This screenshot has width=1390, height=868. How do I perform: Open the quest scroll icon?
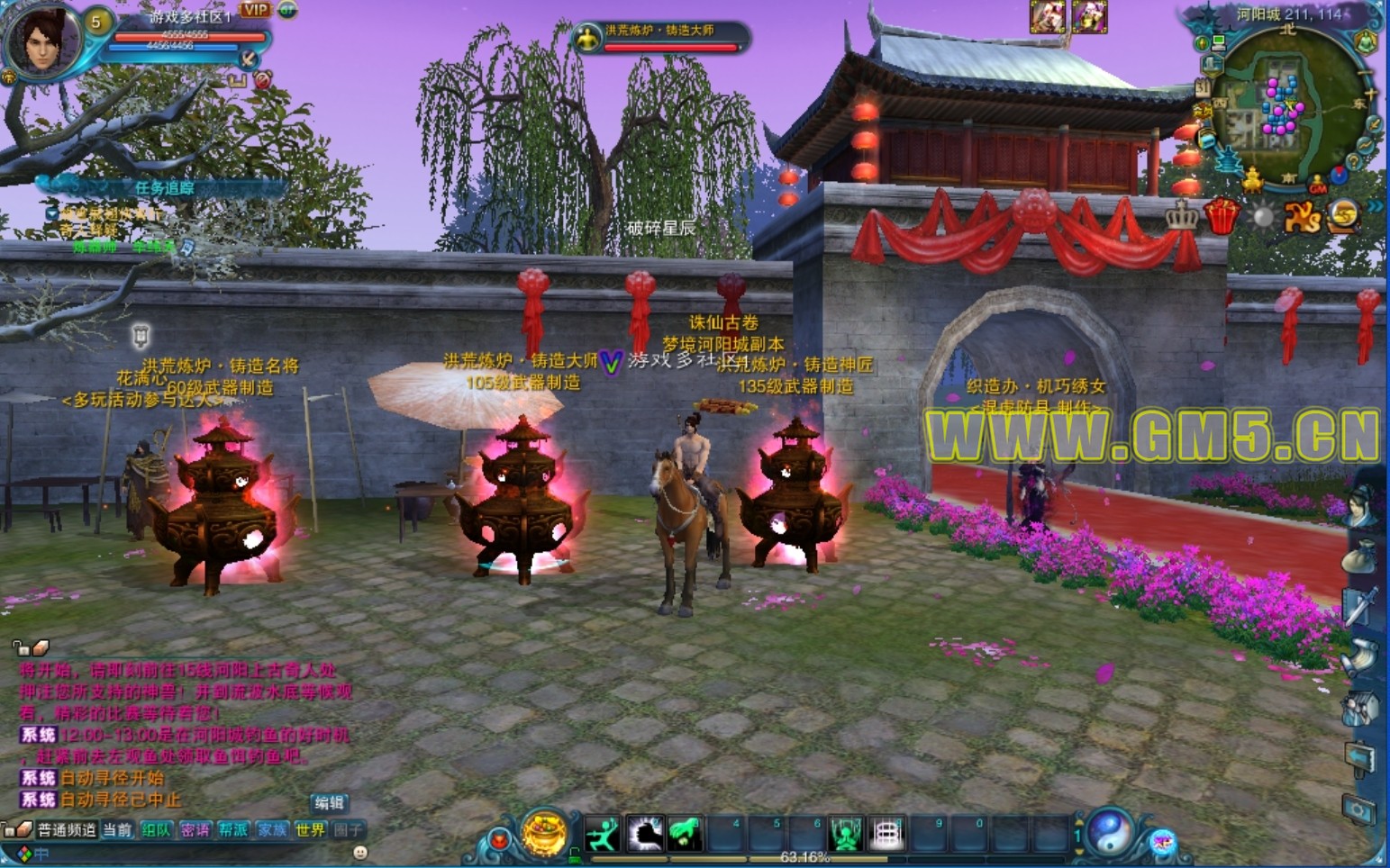pos(1359,658)
